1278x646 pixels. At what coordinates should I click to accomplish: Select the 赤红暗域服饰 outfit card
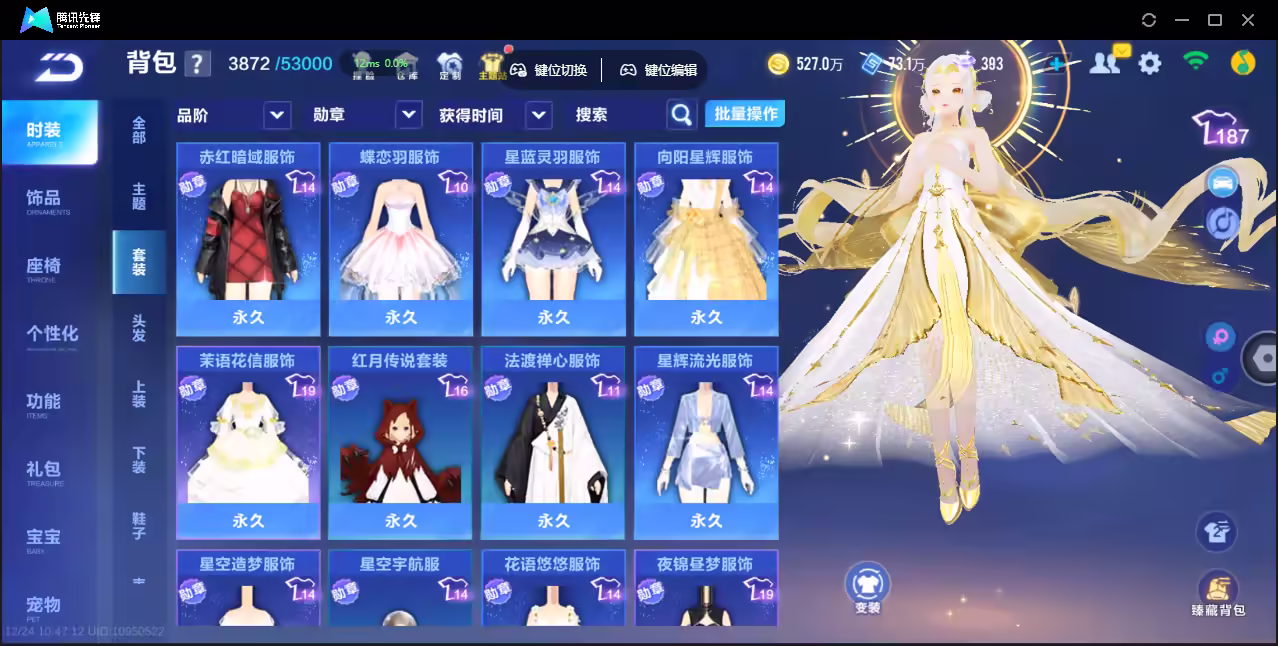(248, 238)
